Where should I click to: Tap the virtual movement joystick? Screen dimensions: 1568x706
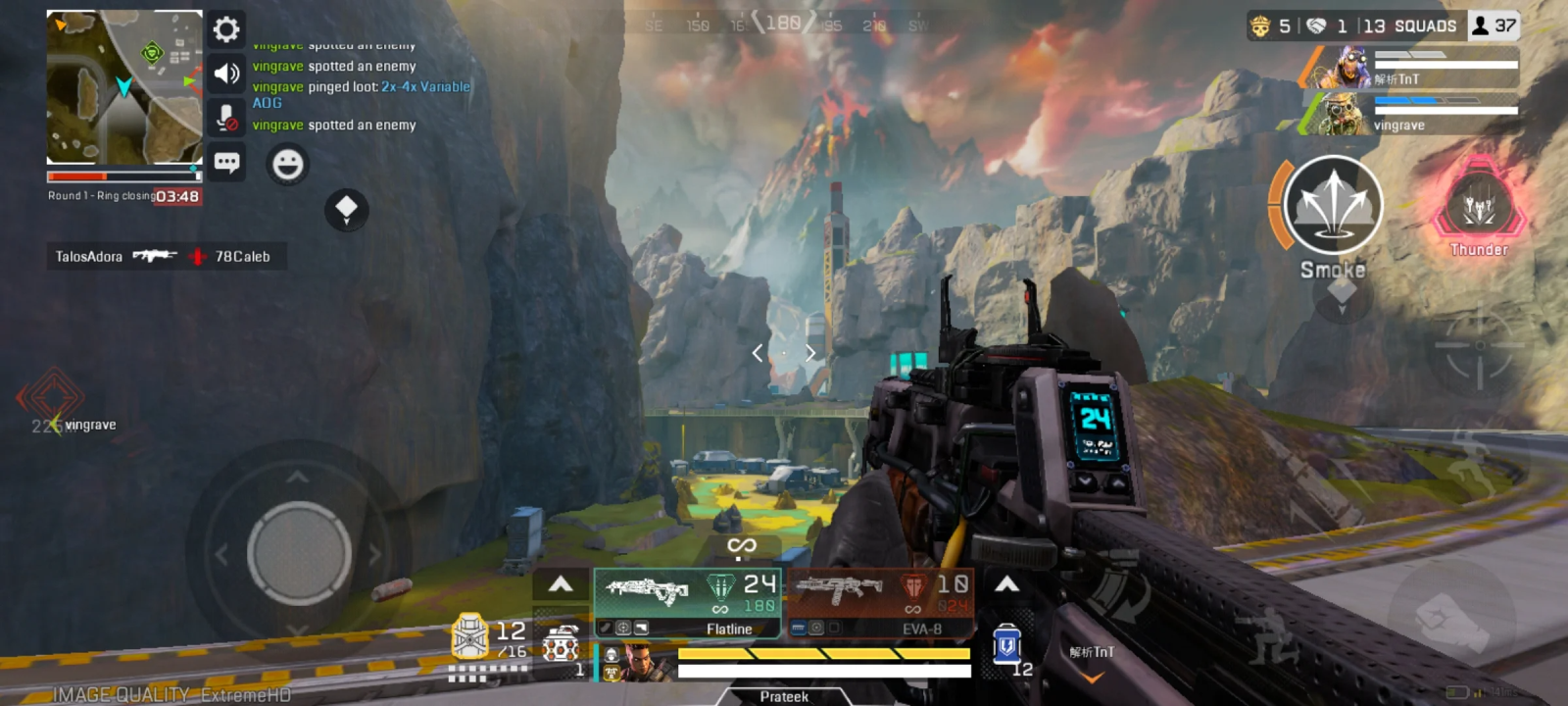(299, 553)
